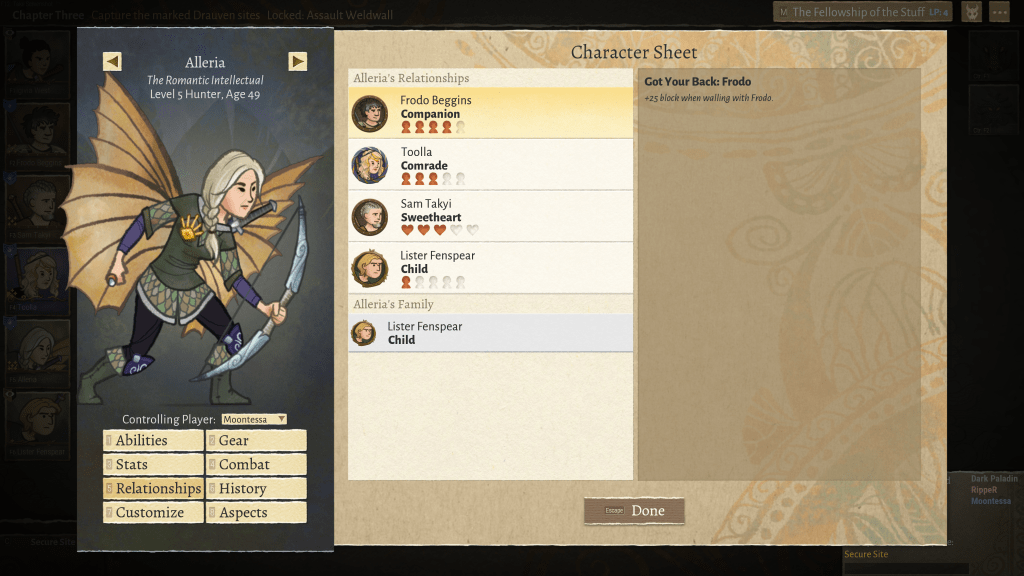Show the Stats tab
The image size is (1024, 576).
click(153, 465)
